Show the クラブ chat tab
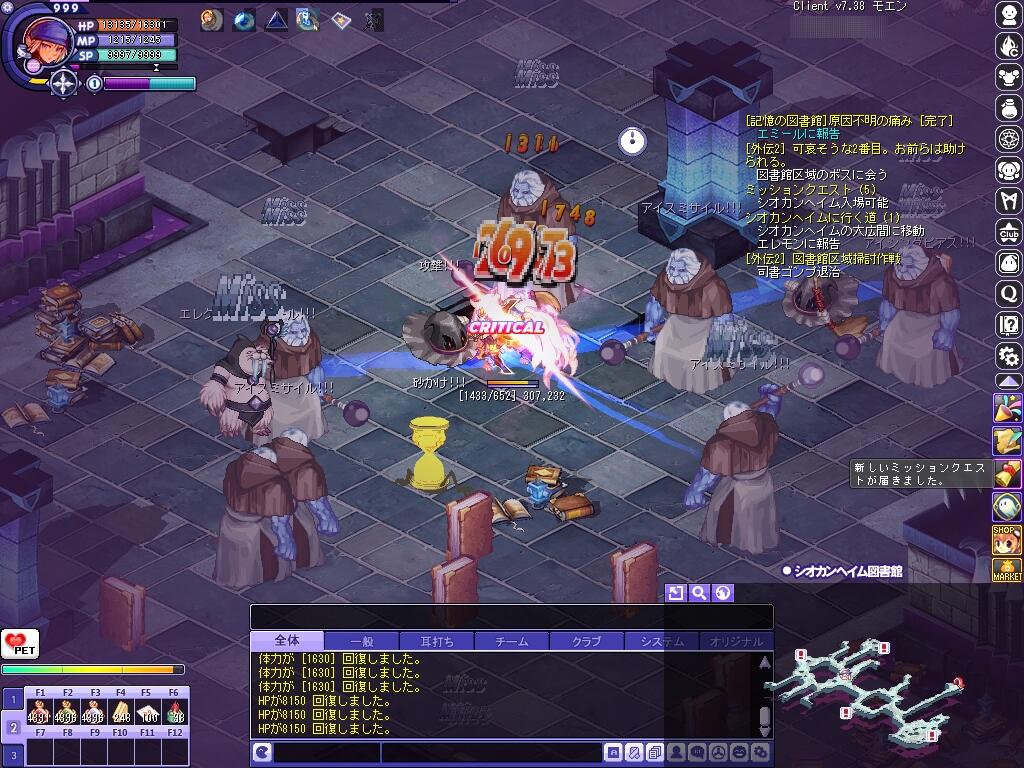The height and width of the screenshot is (768, 1024). (x=586, y=641)
